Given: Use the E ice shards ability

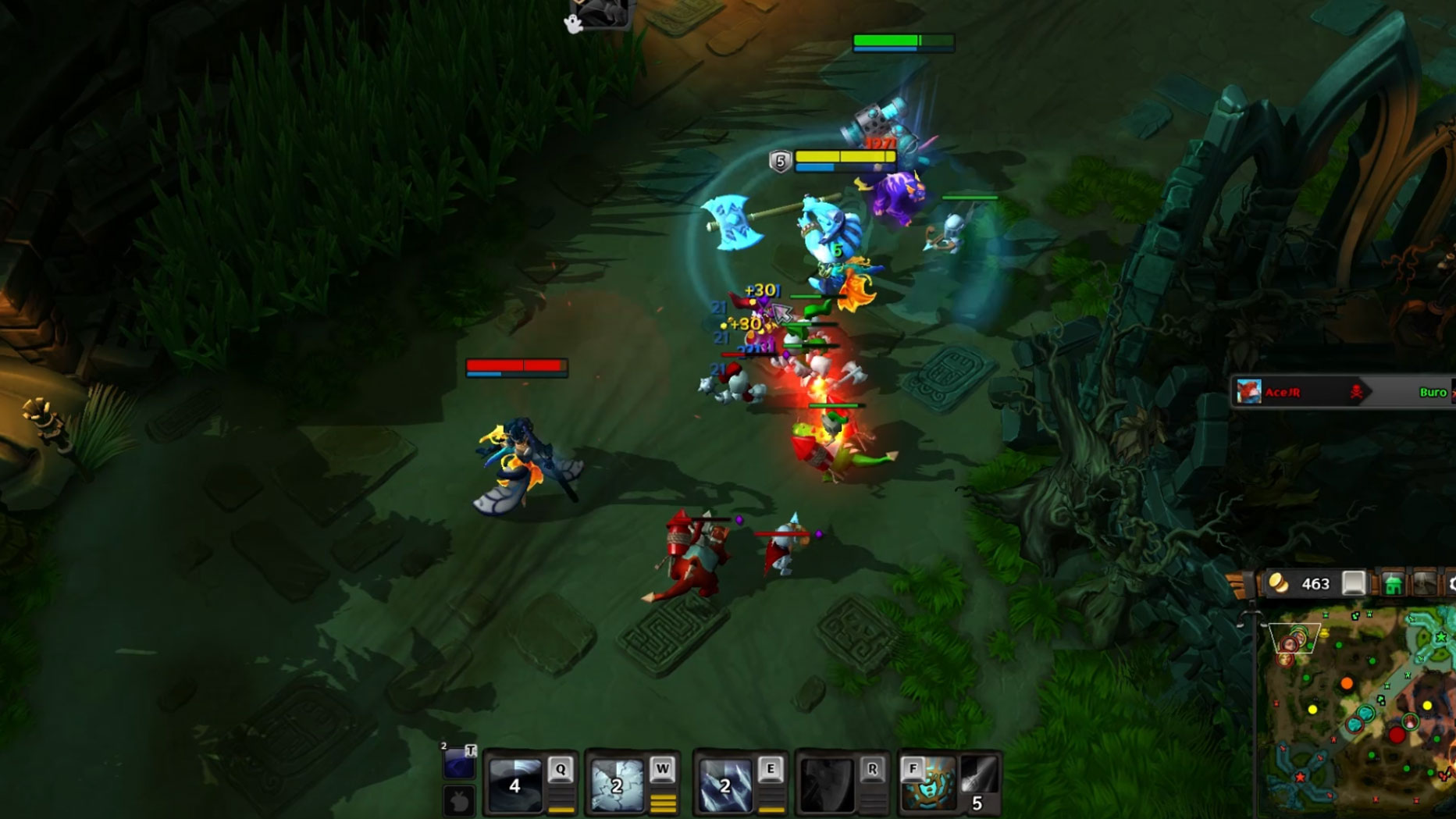Looking at the screenshot, I should coord(724,785).
